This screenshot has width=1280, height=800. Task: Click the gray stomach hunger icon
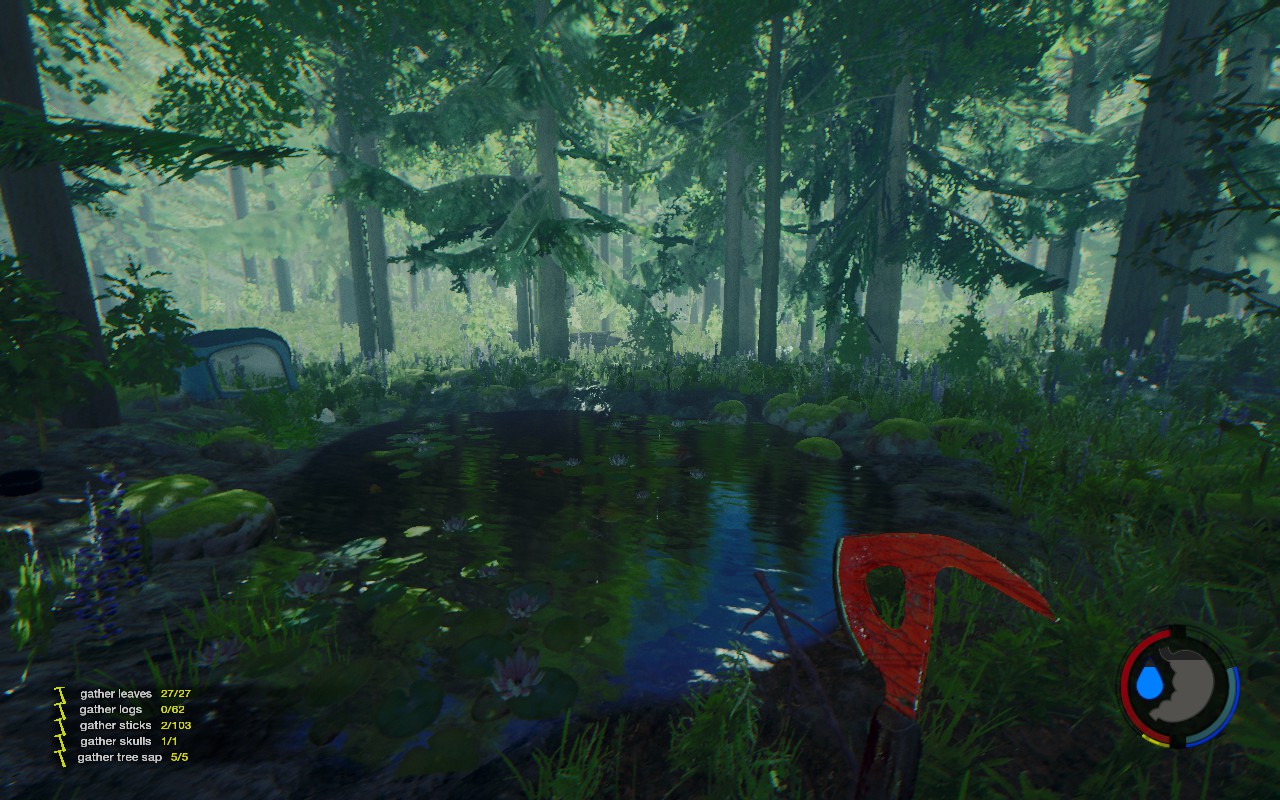tap(1189, 686)
